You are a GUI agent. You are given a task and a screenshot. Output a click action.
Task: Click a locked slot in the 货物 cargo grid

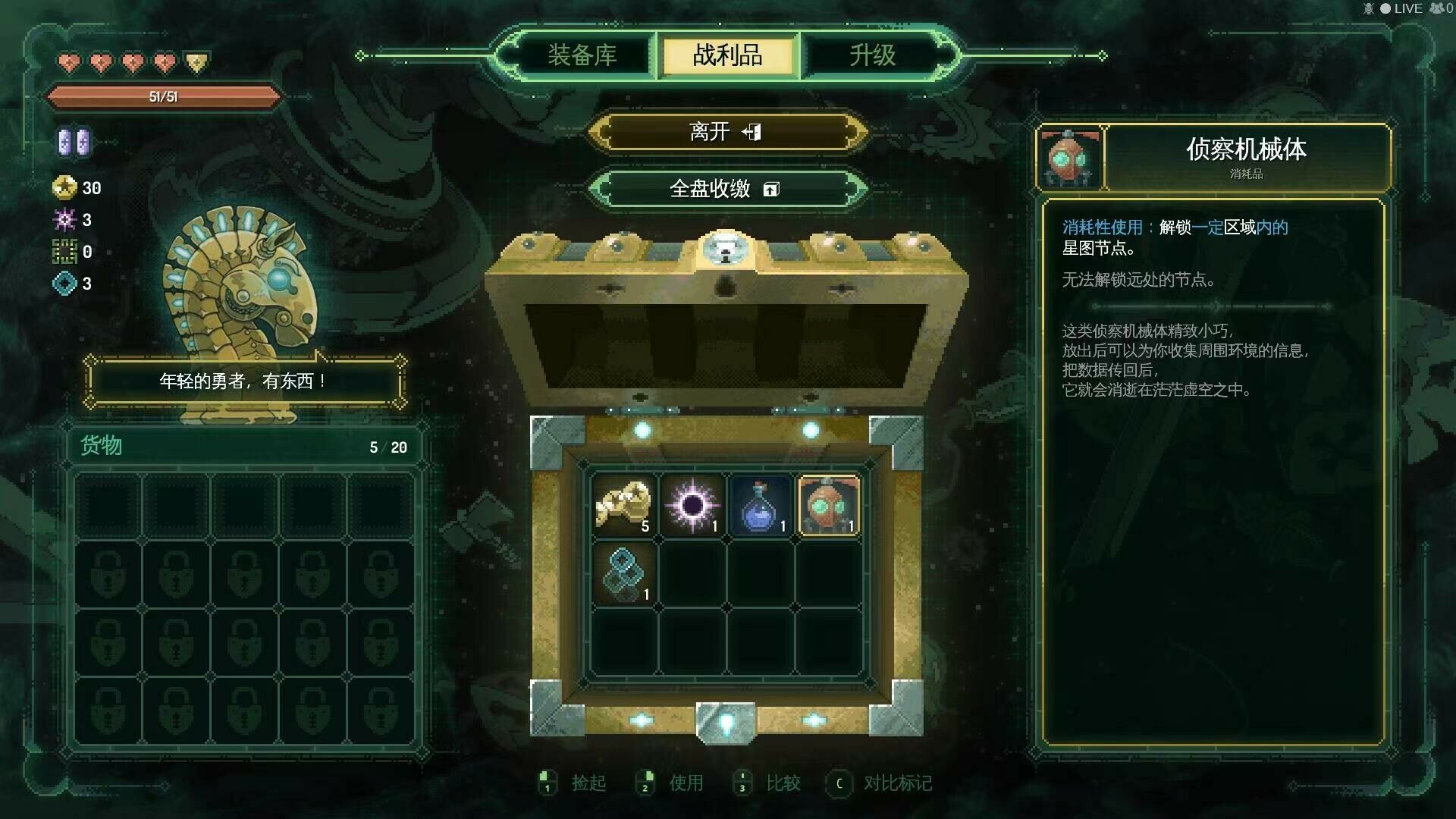[110, 573]
